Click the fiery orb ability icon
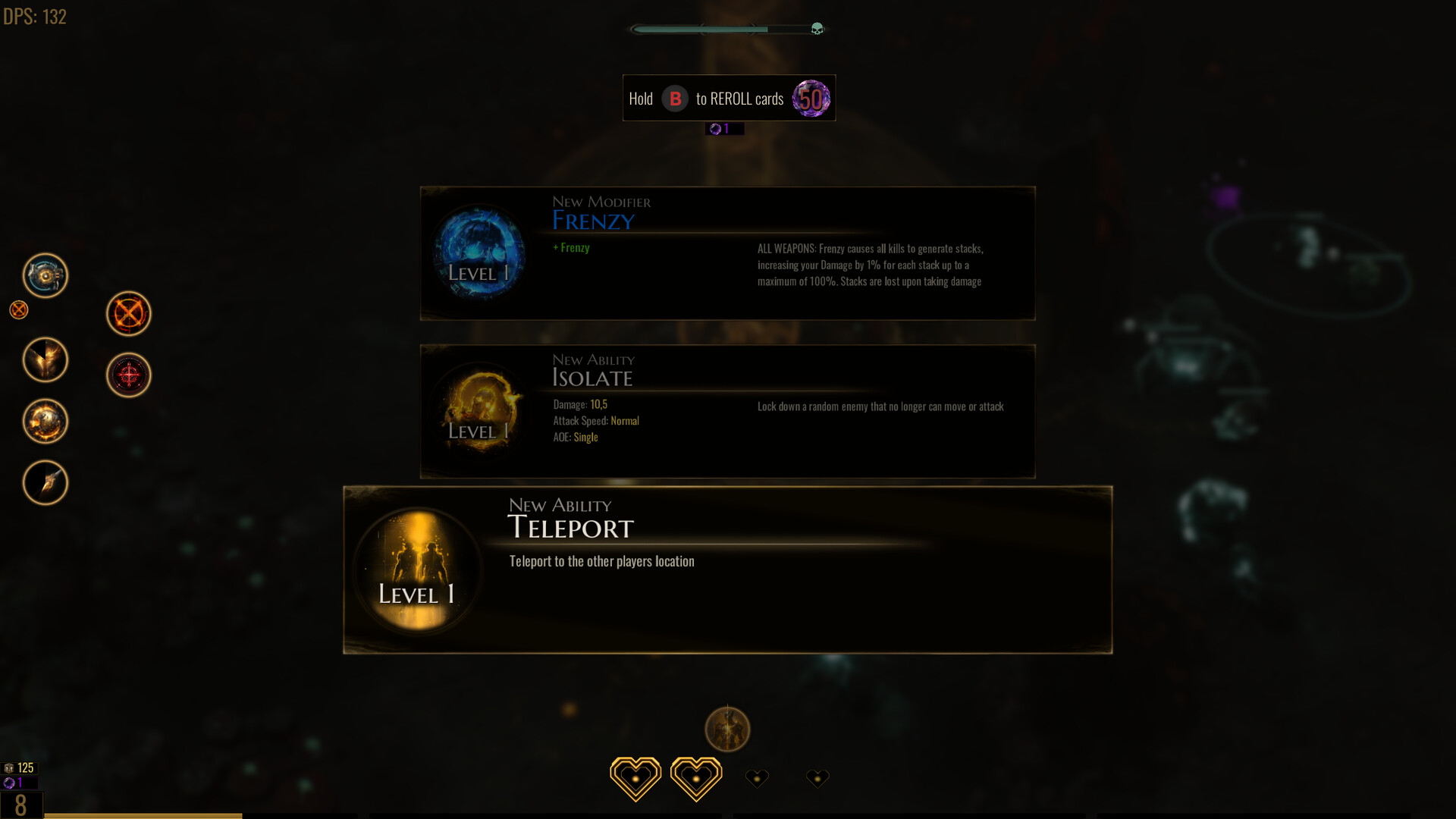The image size is (1456, 819). tap(45, 421)
